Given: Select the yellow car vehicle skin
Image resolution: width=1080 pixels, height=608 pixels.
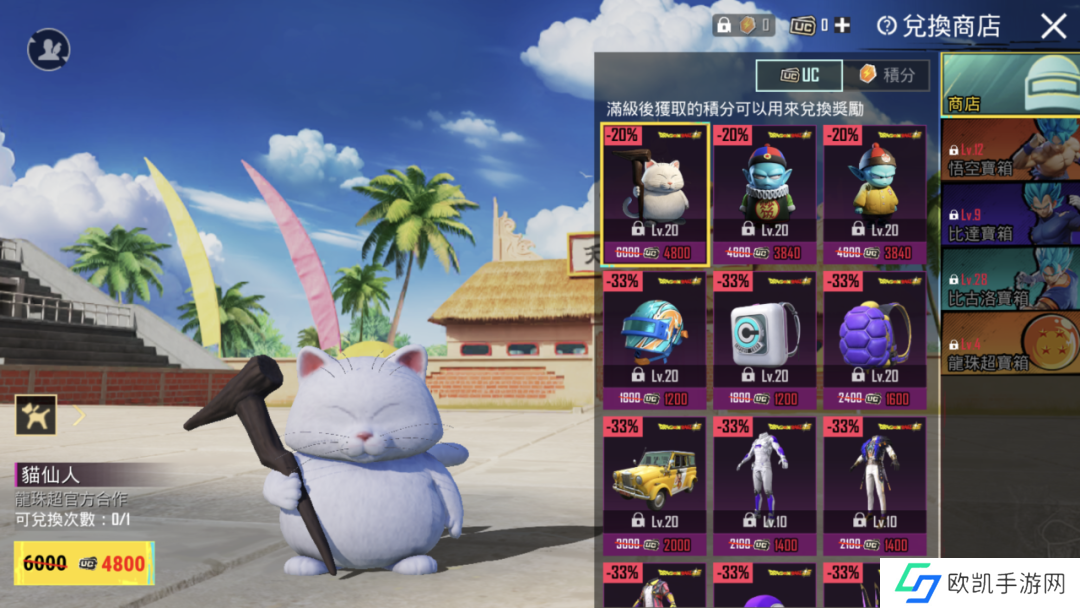Looking at the screenshot, I should (x=655, y=486).
